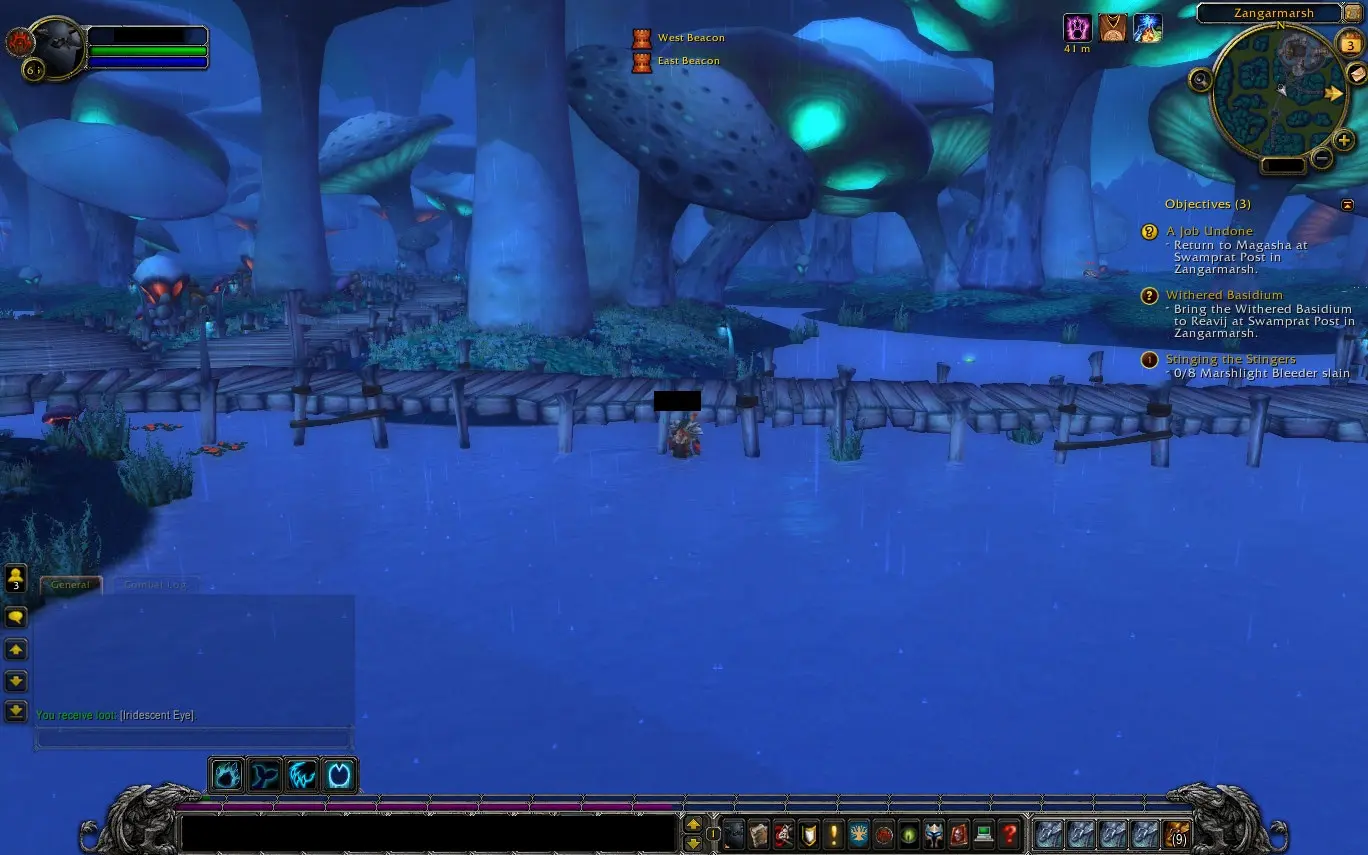Check mail via the envelope icon
Viewport: 1368px width, 855px height.
[1356, 73]
